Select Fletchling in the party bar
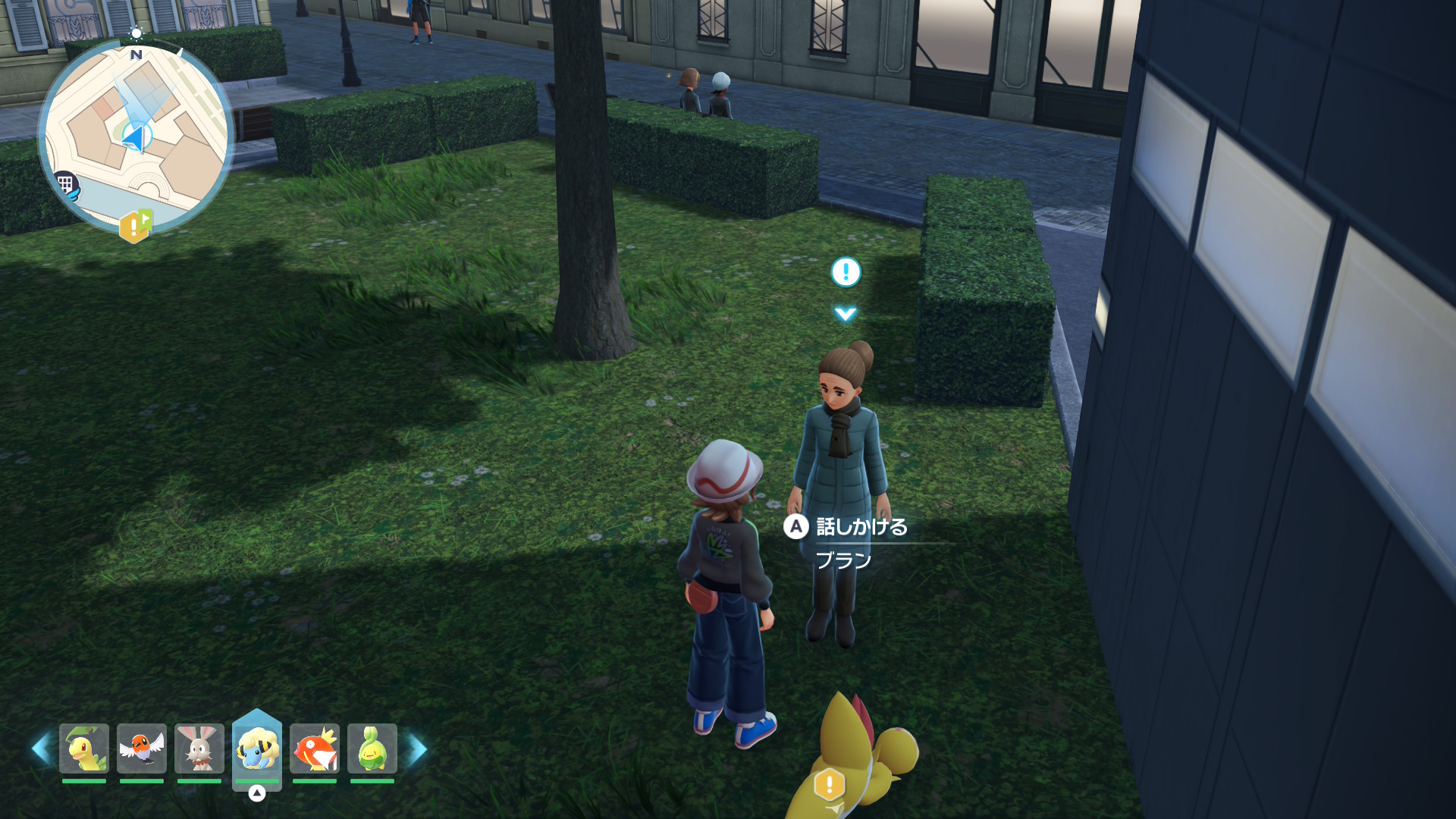 pos(142,748)
